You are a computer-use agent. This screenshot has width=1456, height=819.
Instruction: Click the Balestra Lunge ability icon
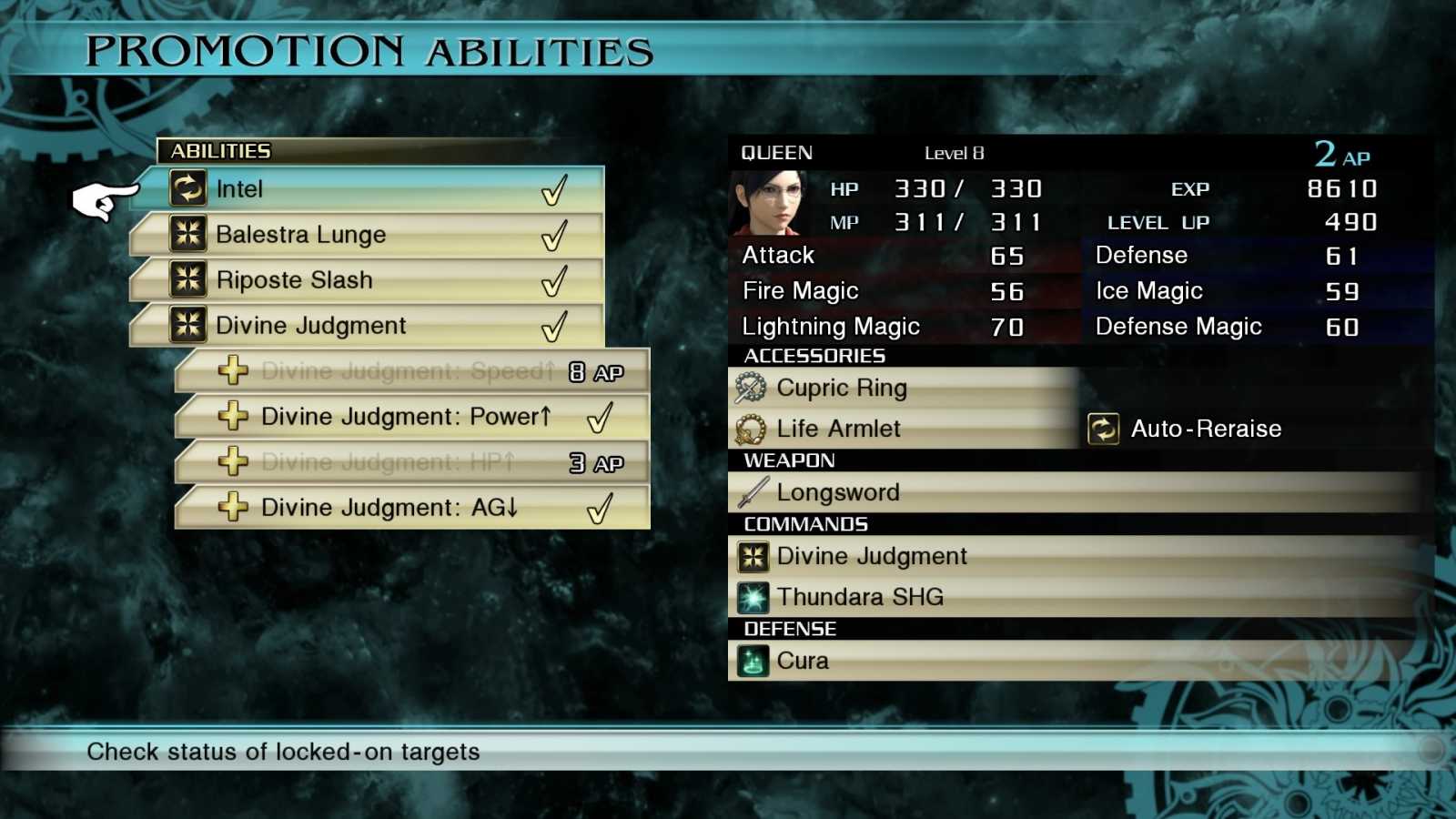click(189, 234)
